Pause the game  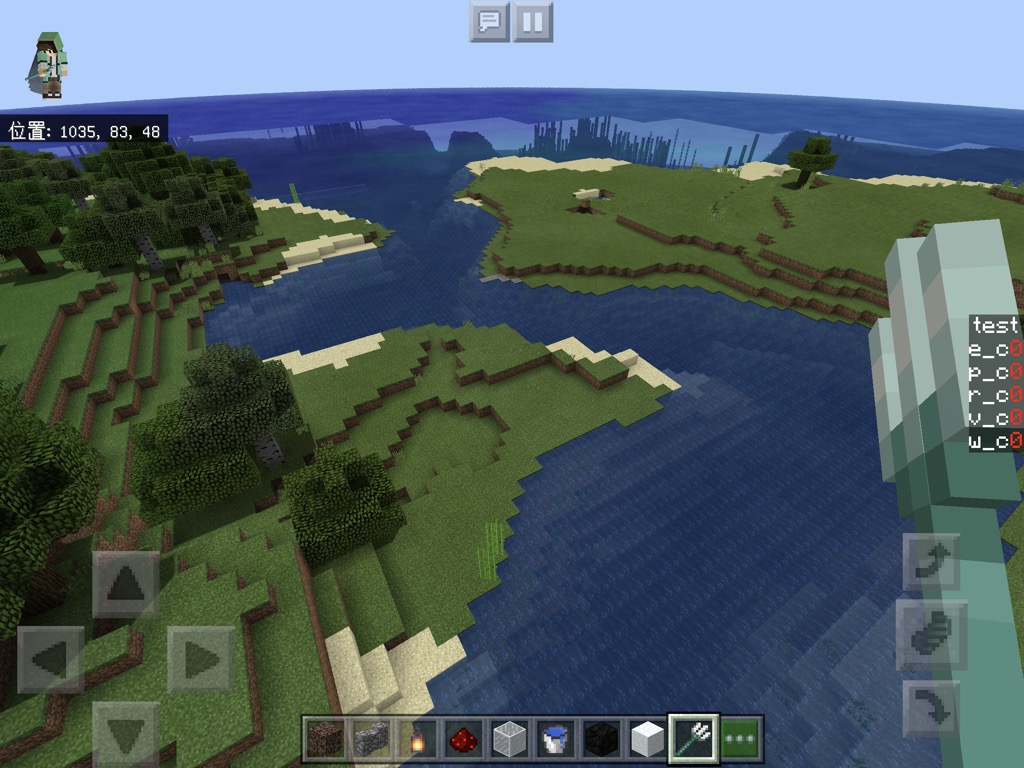click(533, 21)
